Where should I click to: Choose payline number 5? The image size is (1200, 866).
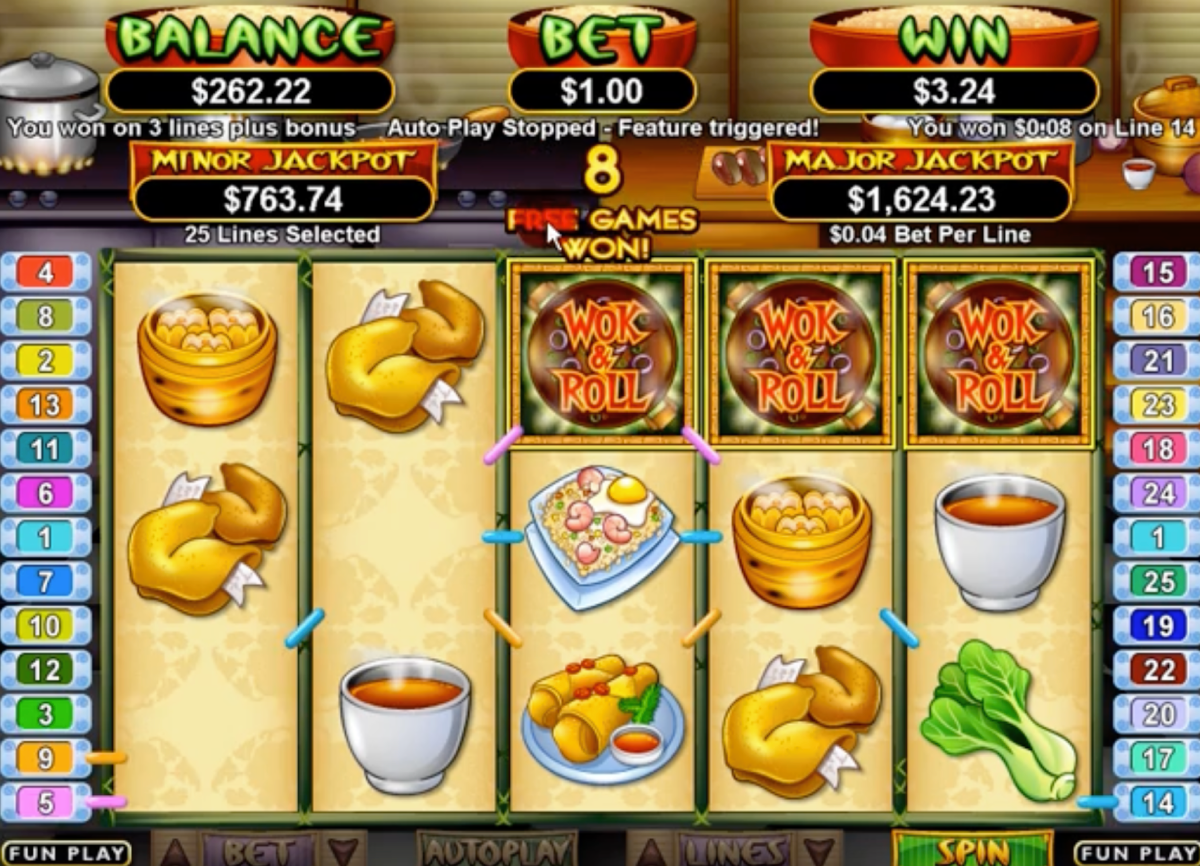46,802
